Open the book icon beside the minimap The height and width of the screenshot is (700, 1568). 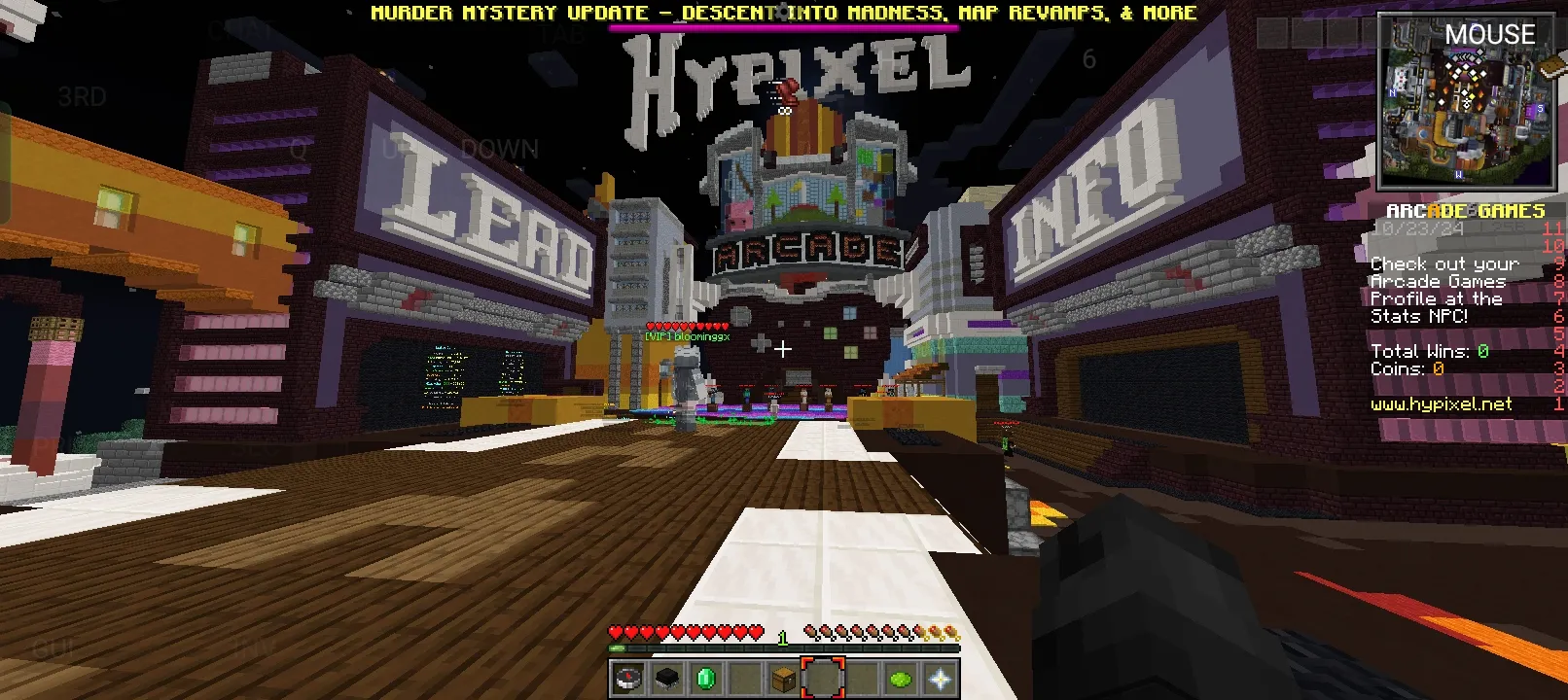click(x=1552, y=66)
